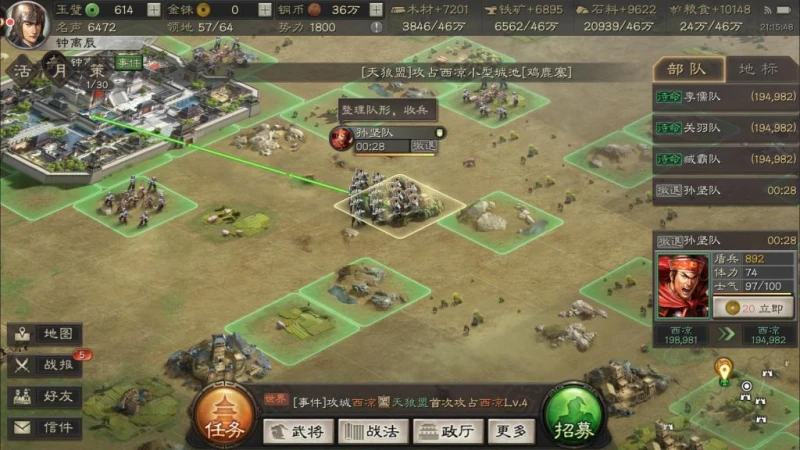
Task: Select the 关羽队 troop row
Action: coord(726,128)
